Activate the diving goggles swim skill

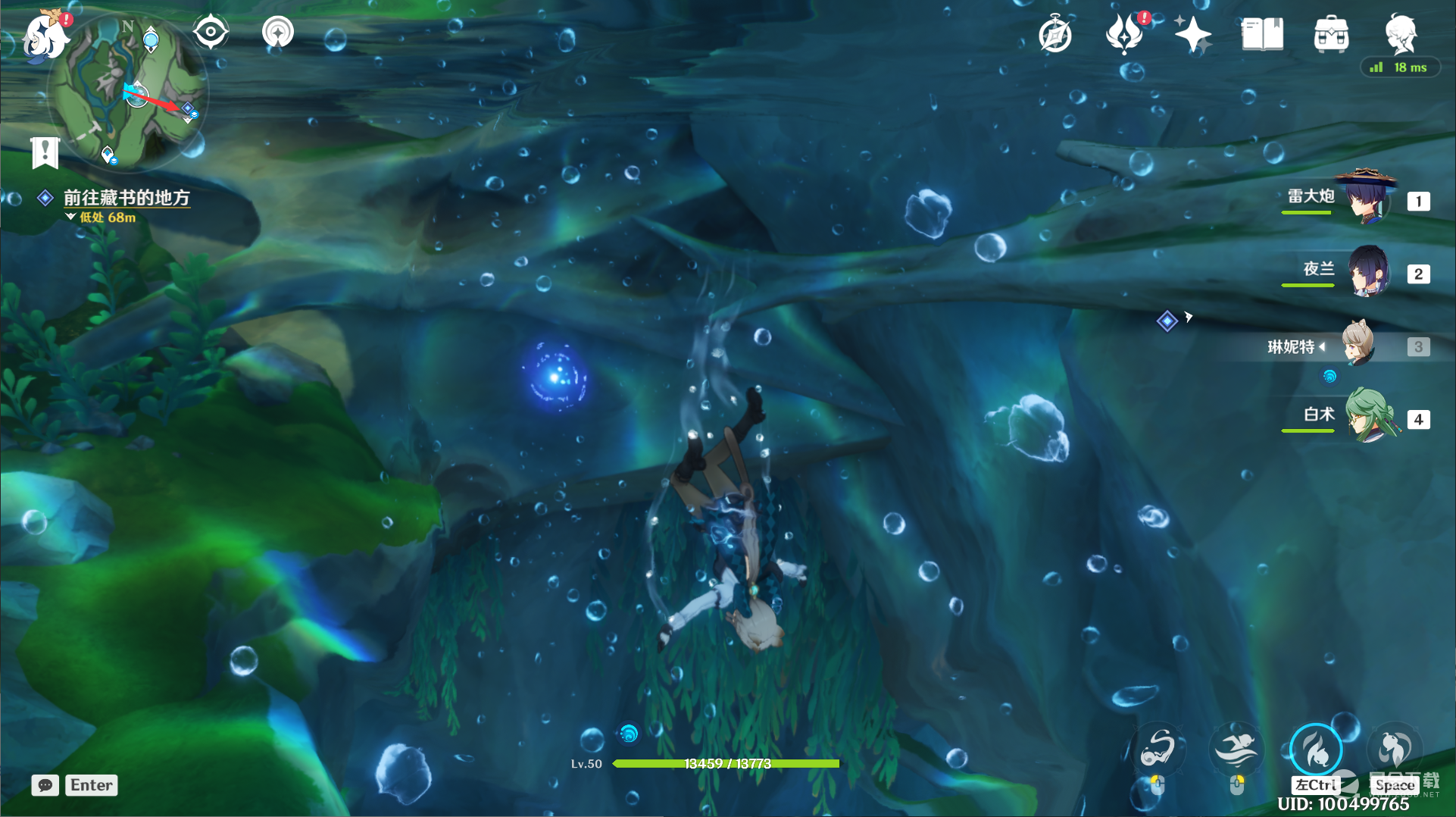pyautogui.click(x=1158, y=749)
